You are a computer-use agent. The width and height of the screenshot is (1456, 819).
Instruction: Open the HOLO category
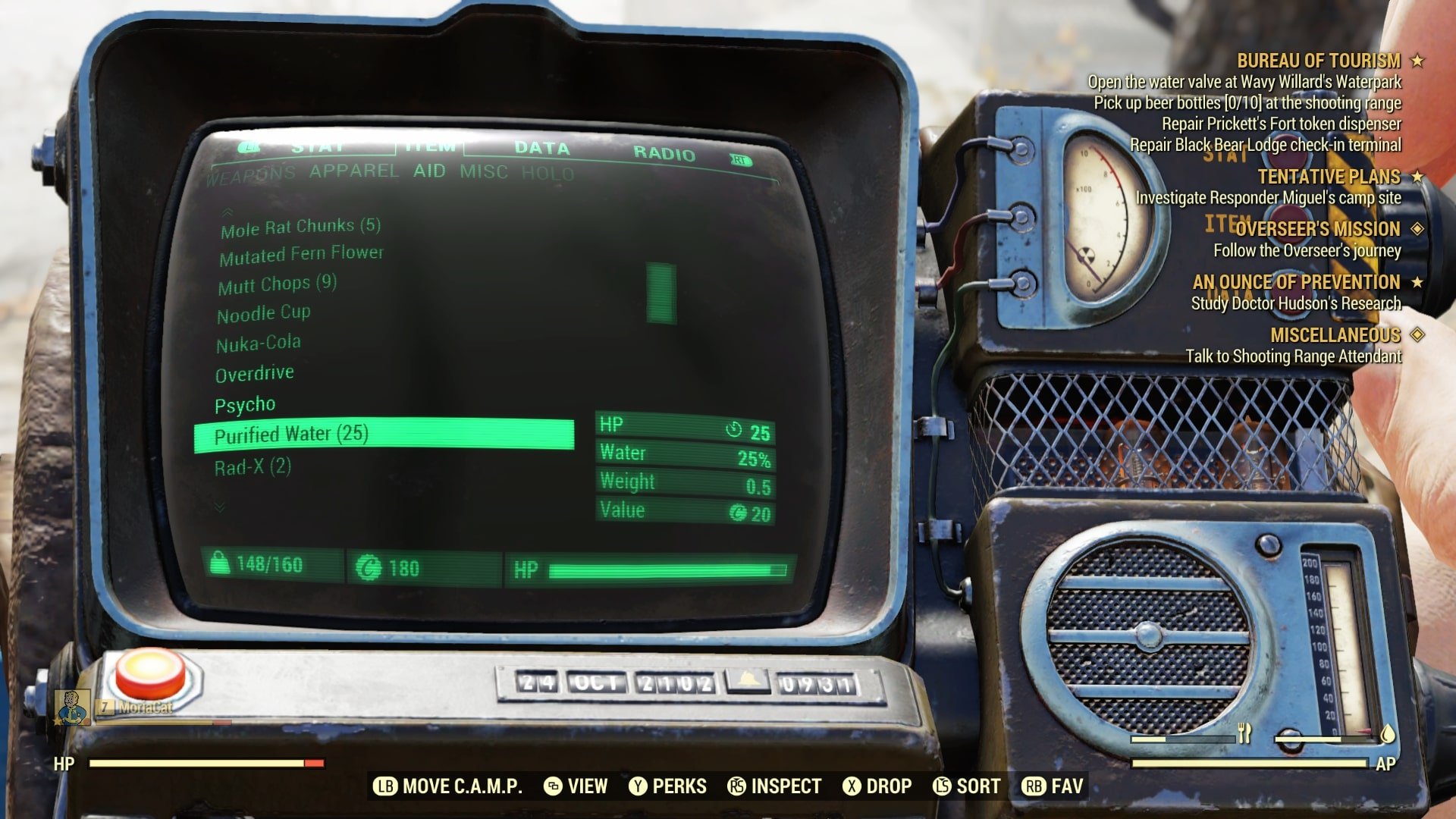coord(547,174)
